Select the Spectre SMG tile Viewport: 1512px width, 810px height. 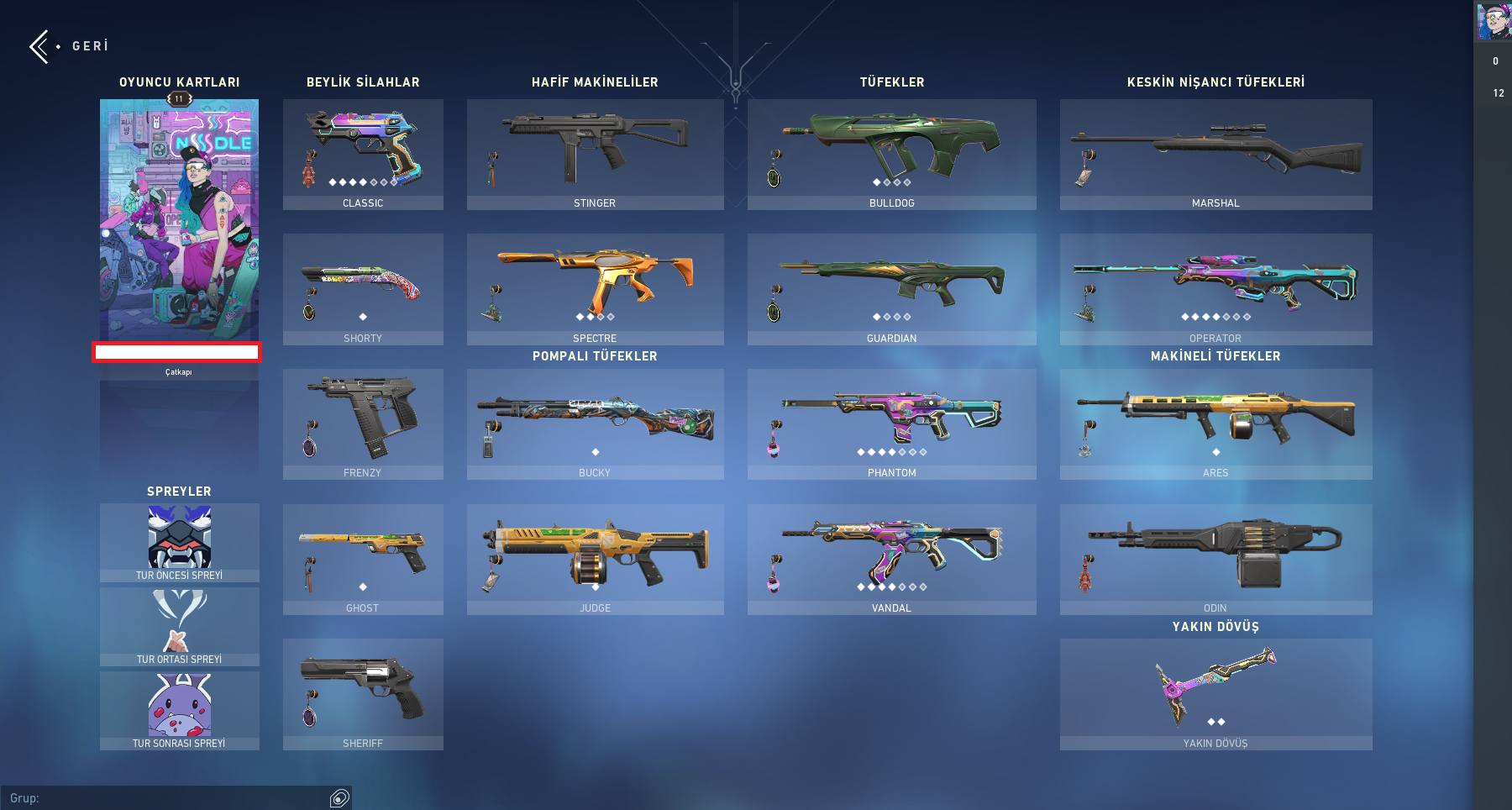click(595, 288)
